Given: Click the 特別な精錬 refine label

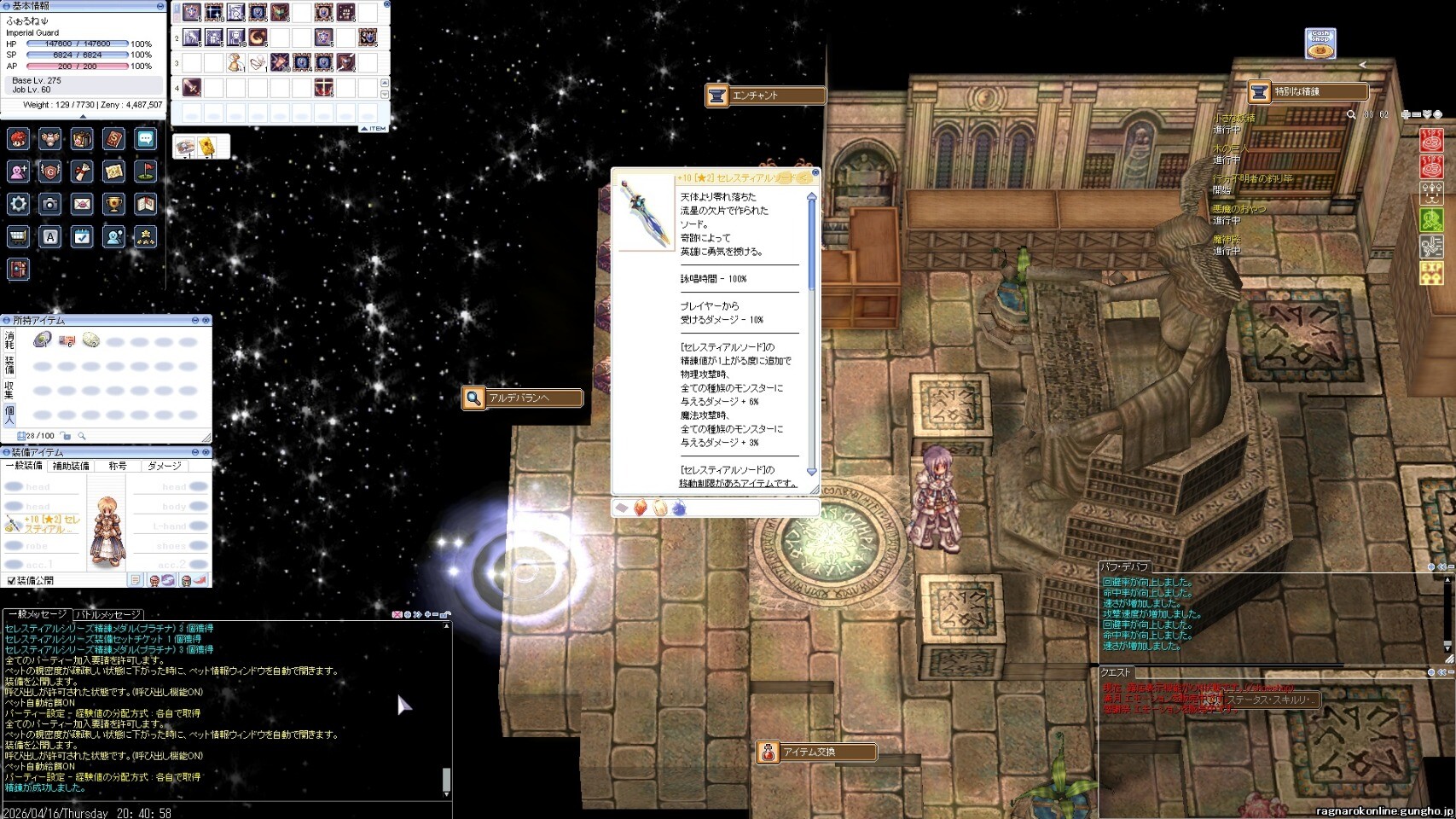Looking at the screenshot, I should tap(1307, 91).
